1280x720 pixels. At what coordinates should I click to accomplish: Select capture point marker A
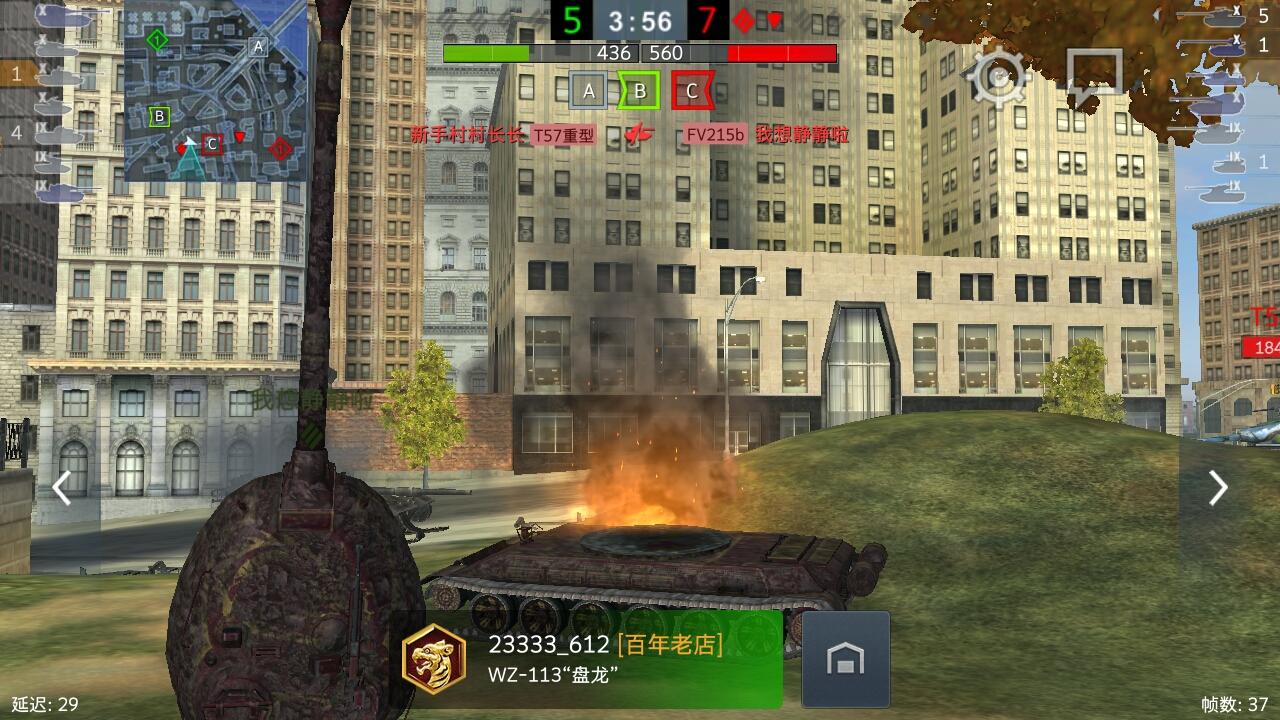pos(590,90)
